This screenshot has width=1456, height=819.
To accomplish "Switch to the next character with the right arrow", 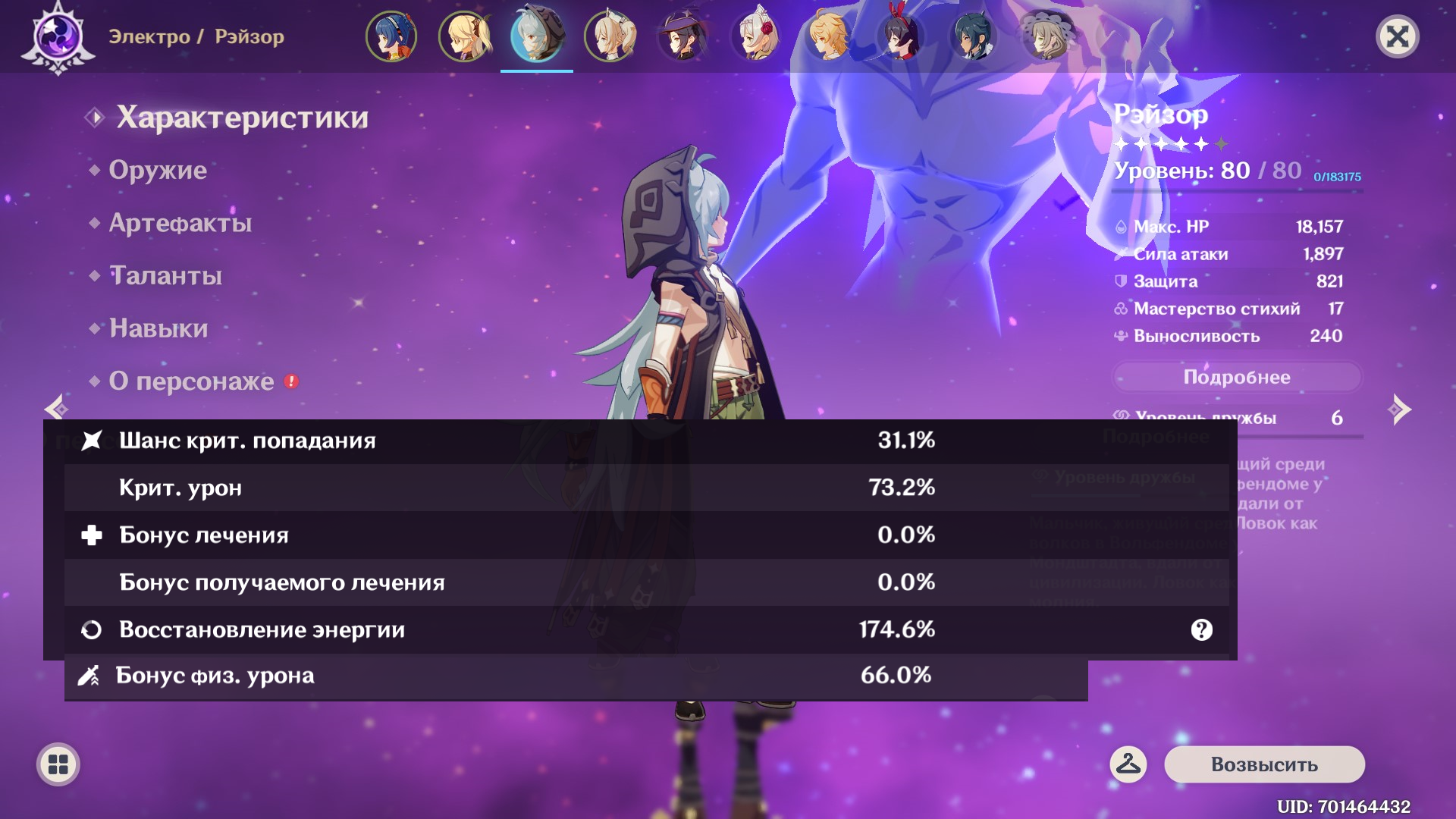I will coord(1399,409).
